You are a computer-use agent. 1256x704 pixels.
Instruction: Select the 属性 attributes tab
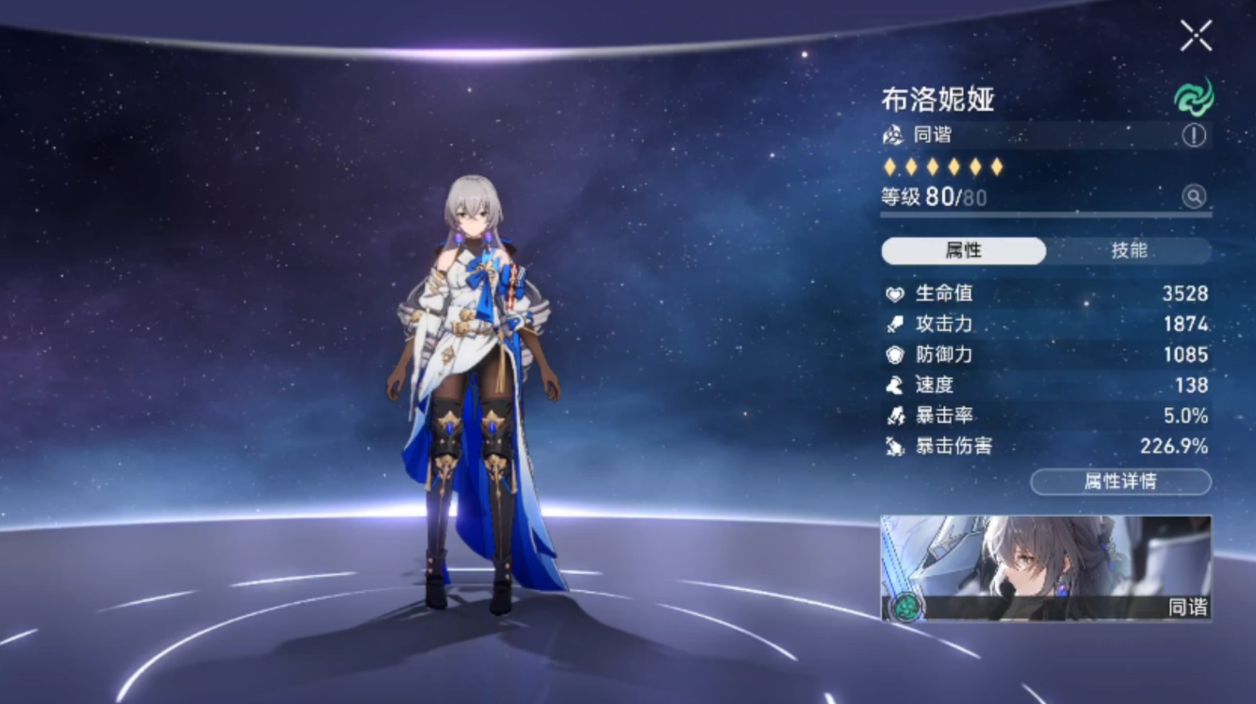[963, 251]
